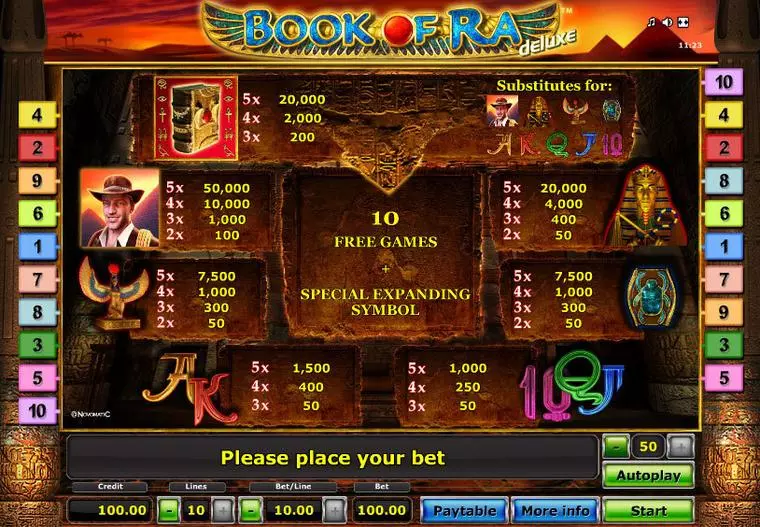The image size is (760, 527).
Task: Increase the autoplay spin count above 50
Action: [680, 447]
